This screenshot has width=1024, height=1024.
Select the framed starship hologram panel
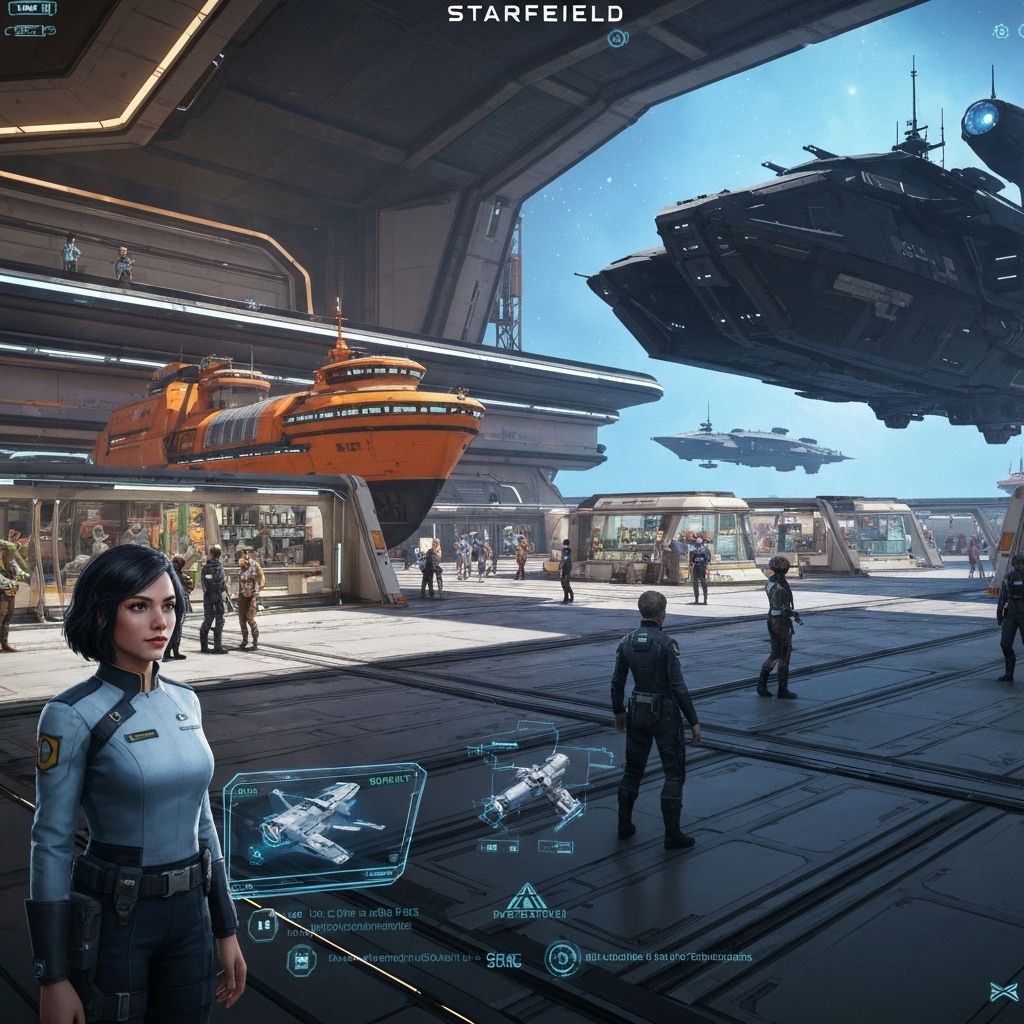pyautogui.click(x=323, y=827)
